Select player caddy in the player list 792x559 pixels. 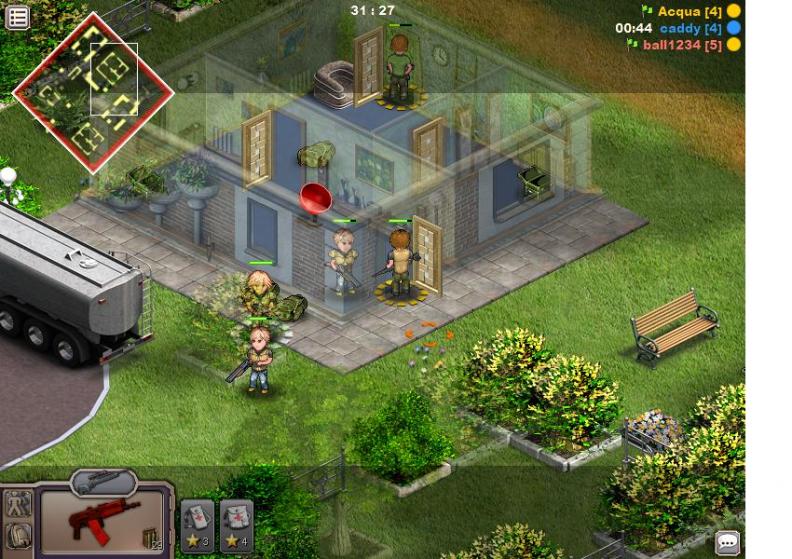pyautogui.click(x=690, y=28)
